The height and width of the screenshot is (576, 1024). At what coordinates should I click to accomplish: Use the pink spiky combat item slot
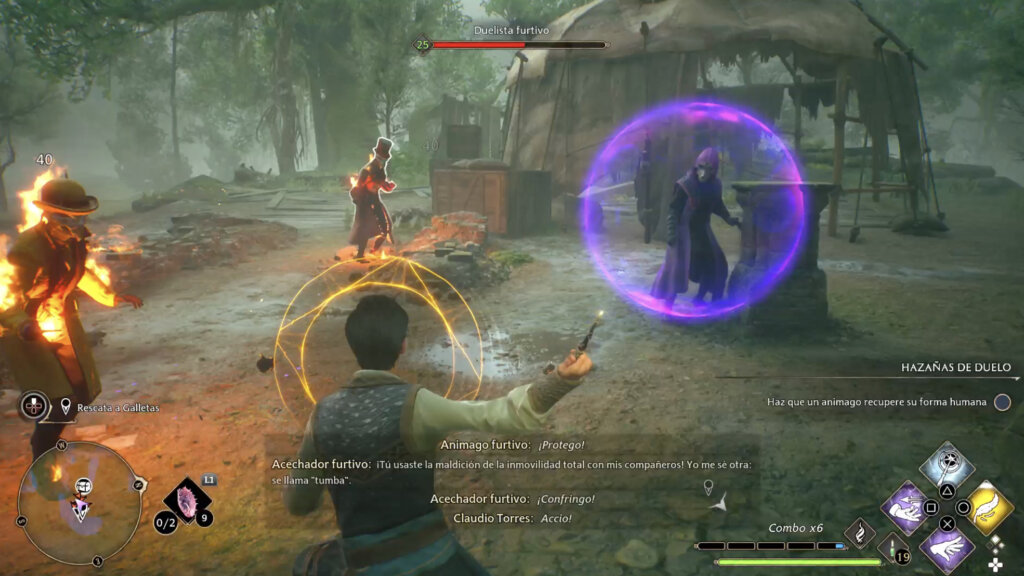(x=186, y=499)
